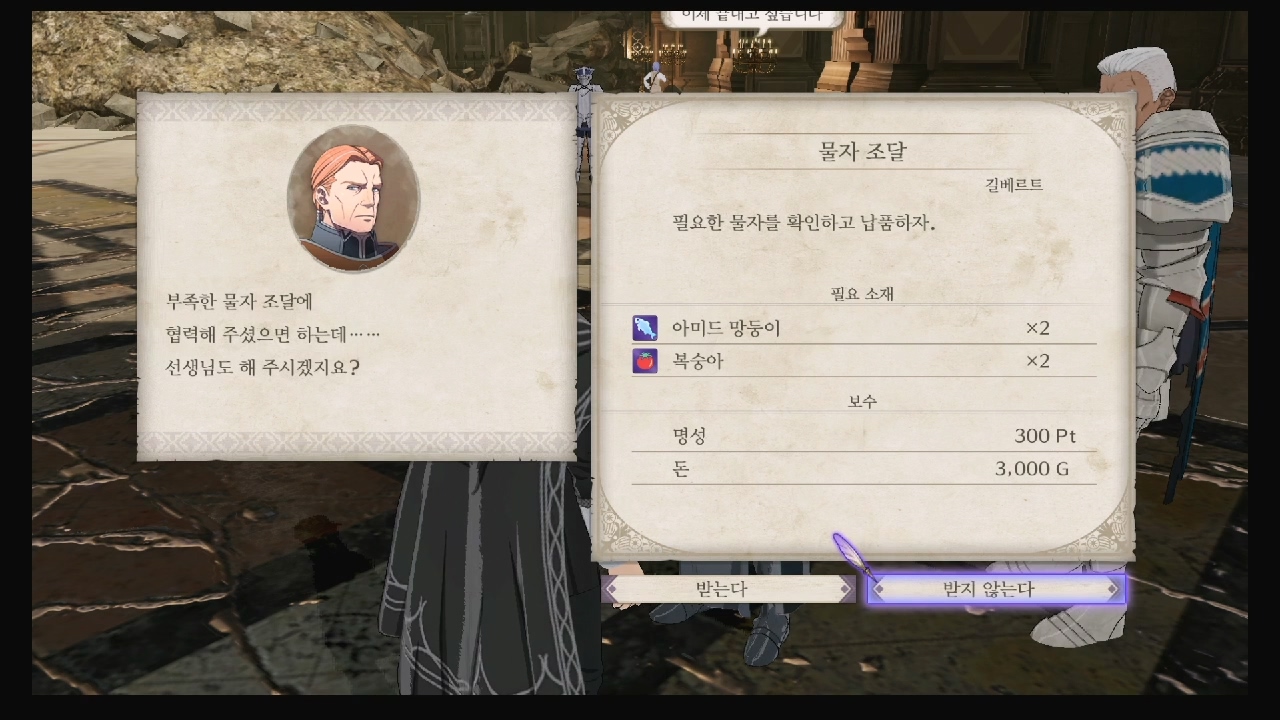
Task: Toggle the 복숭아 ×2 requirement row
Action: (860, 361)
